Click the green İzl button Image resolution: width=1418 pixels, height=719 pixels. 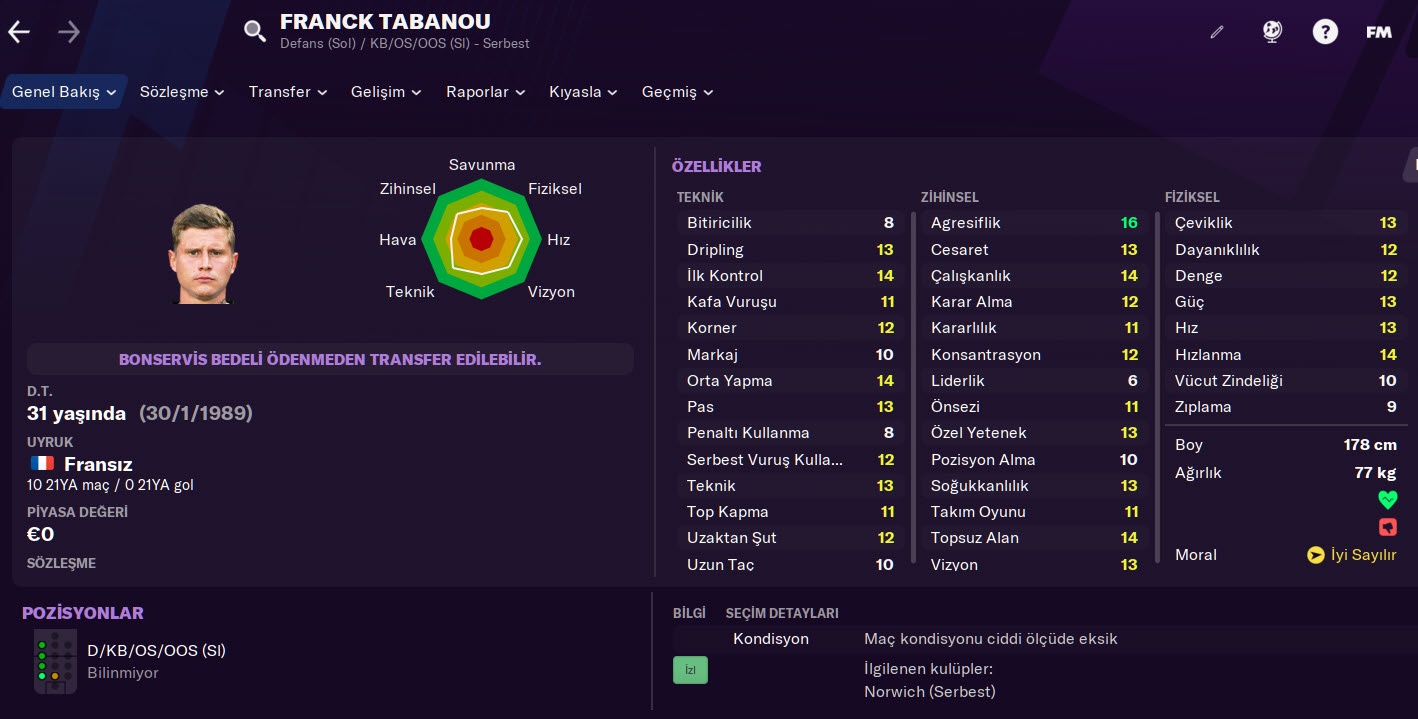[x=690, y=670]
